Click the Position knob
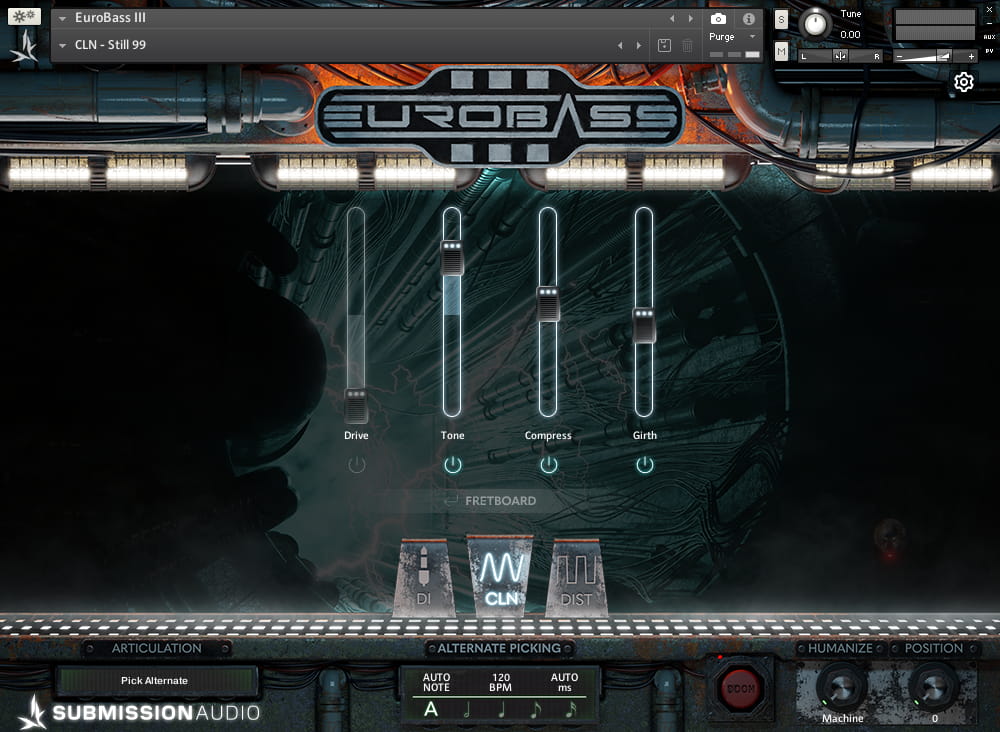Viewport: 1000px width, 732px height. pyautogui.click(x=934, y=687)
